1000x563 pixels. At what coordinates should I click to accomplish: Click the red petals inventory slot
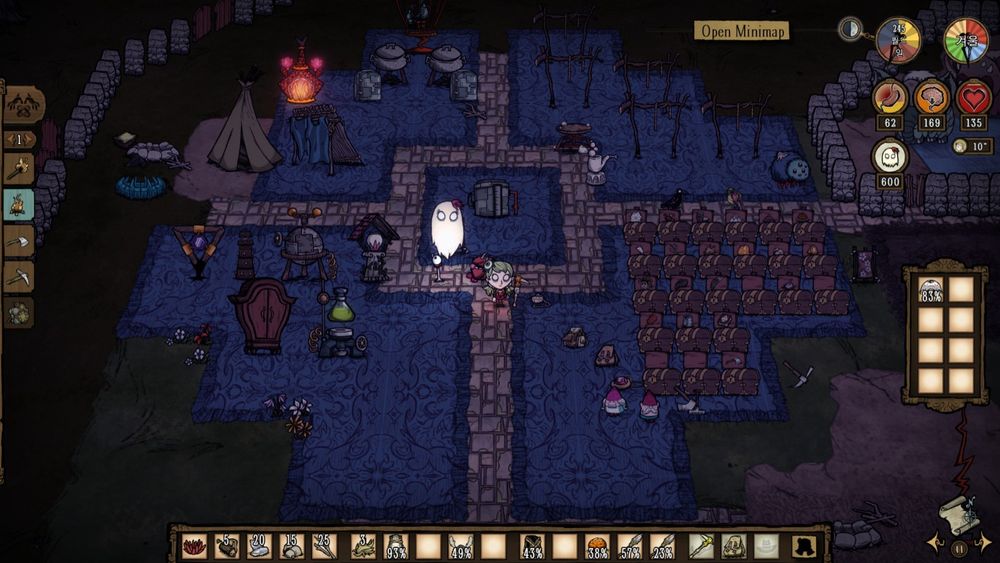(x=195, y=546)
